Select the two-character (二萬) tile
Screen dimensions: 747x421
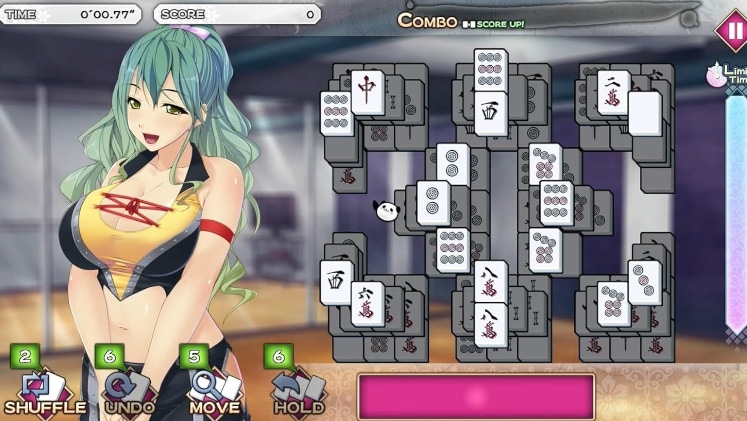[x=613, y=92]
